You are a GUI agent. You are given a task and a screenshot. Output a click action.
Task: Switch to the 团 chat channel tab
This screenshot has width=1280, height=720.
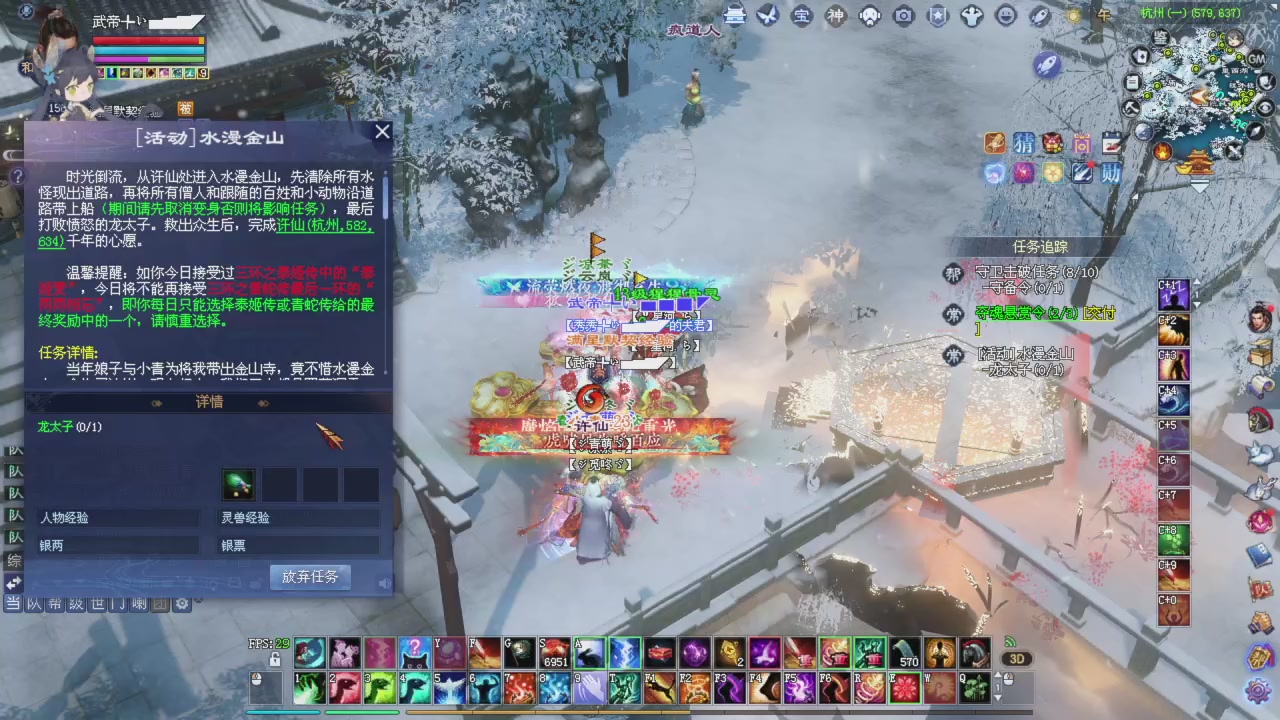click(159, 603)
